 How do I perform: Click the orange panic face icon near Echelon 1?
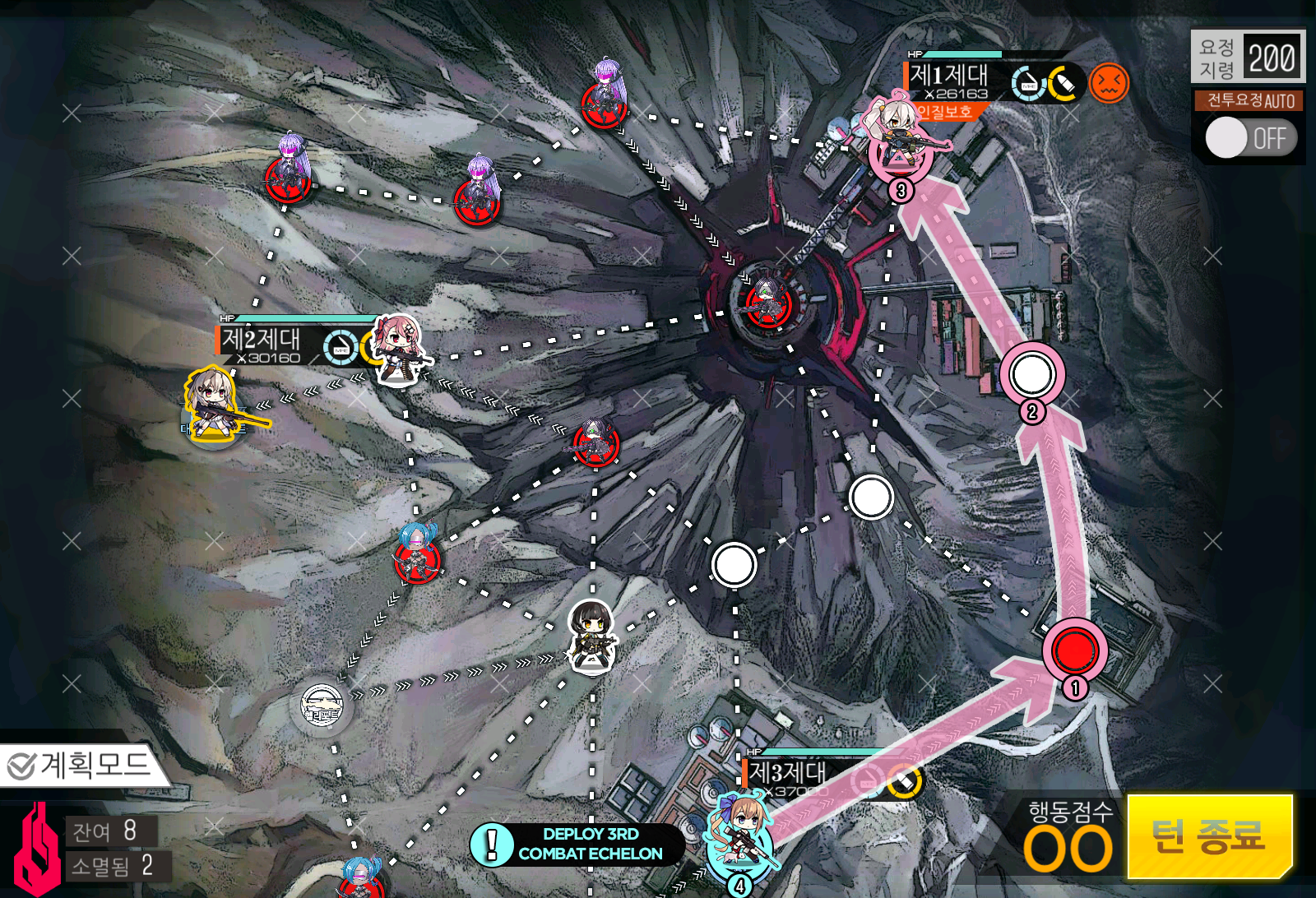coord(1109,82)
